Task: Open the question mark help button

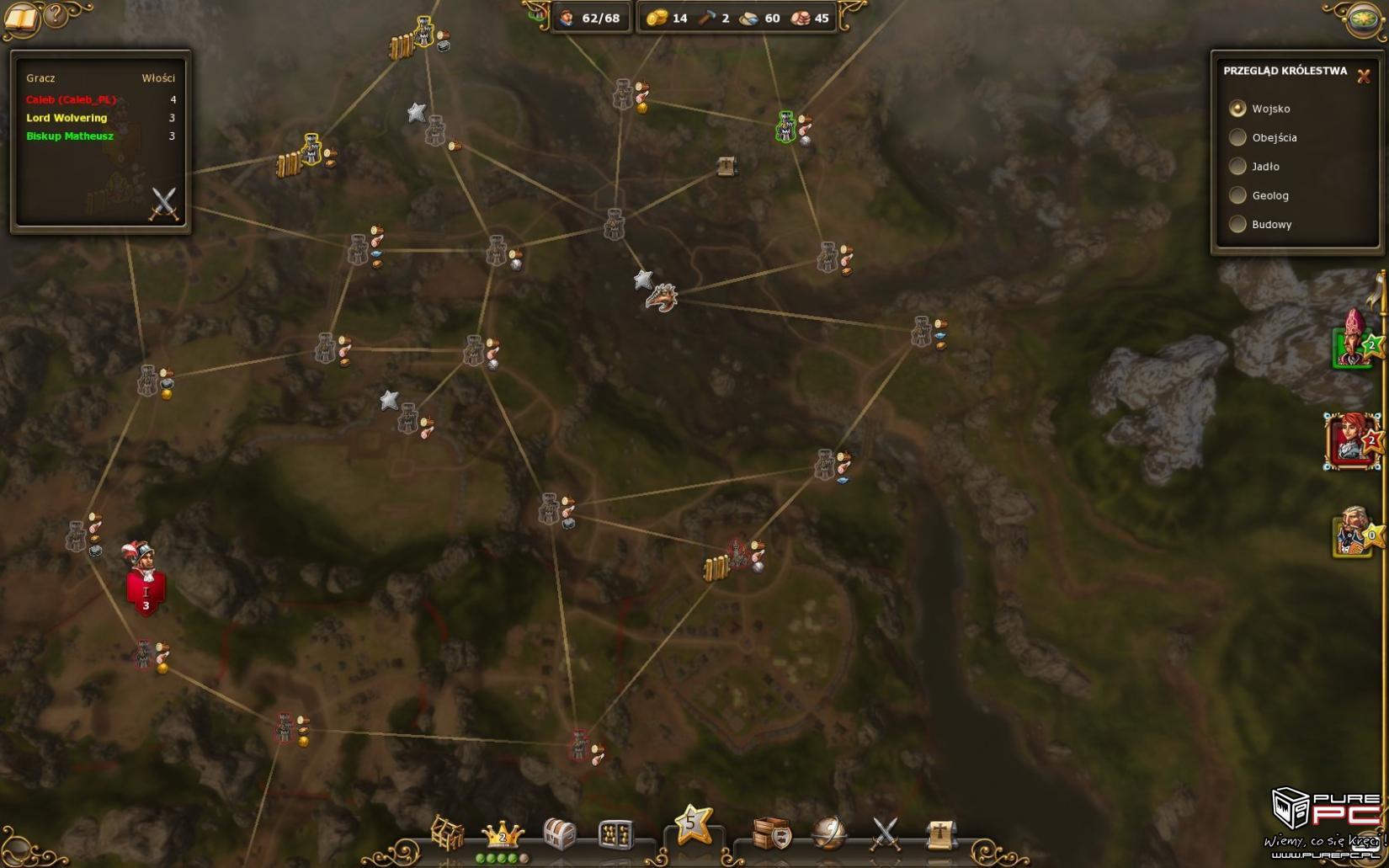Action: [x=56, y=15]
